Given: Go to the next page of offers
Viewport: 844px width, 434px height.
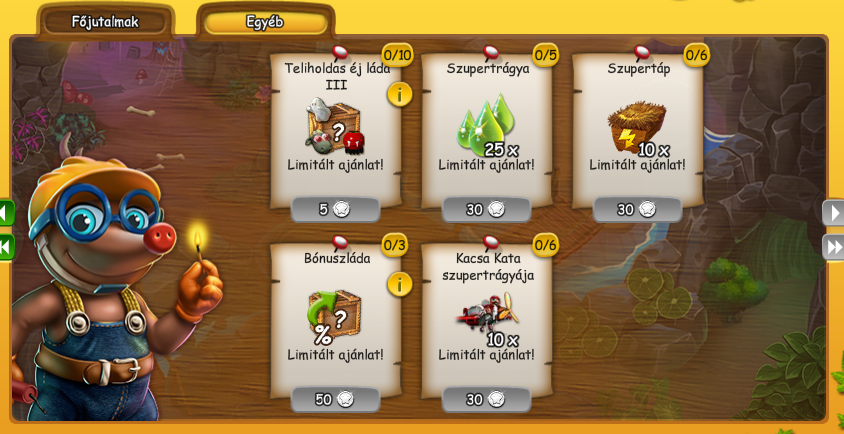Looking at the screenshot, I should (833, 212).
